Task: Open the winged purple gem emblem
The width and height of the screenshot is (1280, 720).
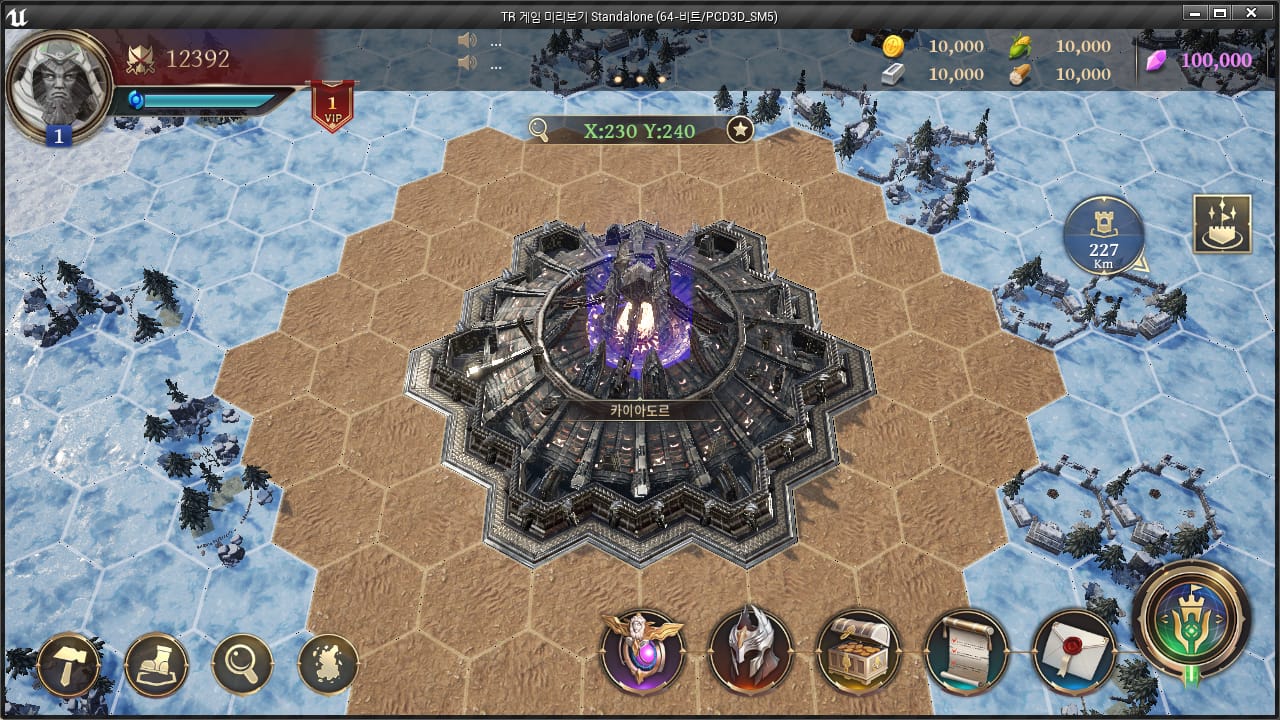Action: [x=642, y=651]
